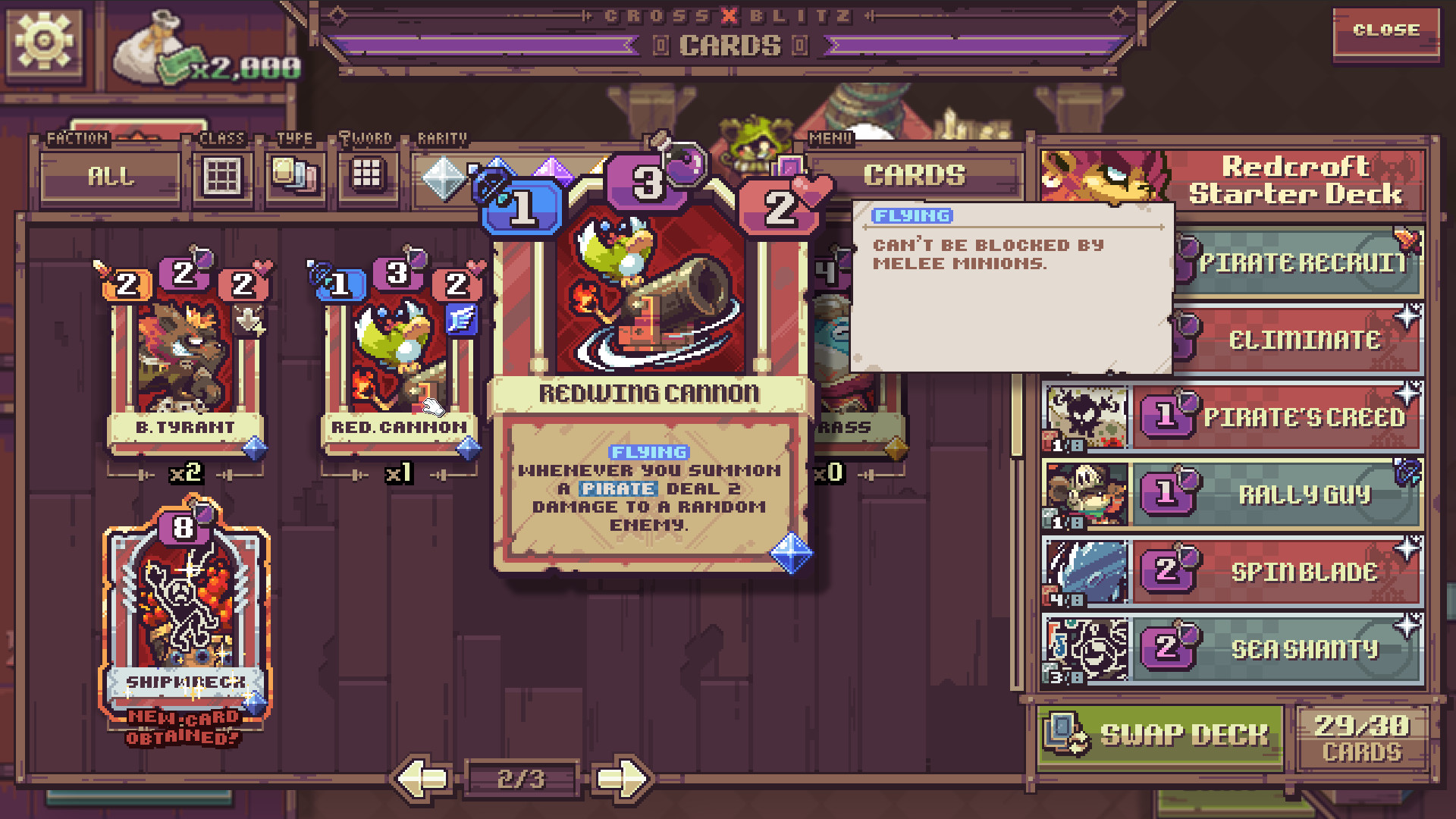Toggle the Flying keyword tag in tooltip
This screenshot has height=819, width=1456.
[x=911, y=215]
